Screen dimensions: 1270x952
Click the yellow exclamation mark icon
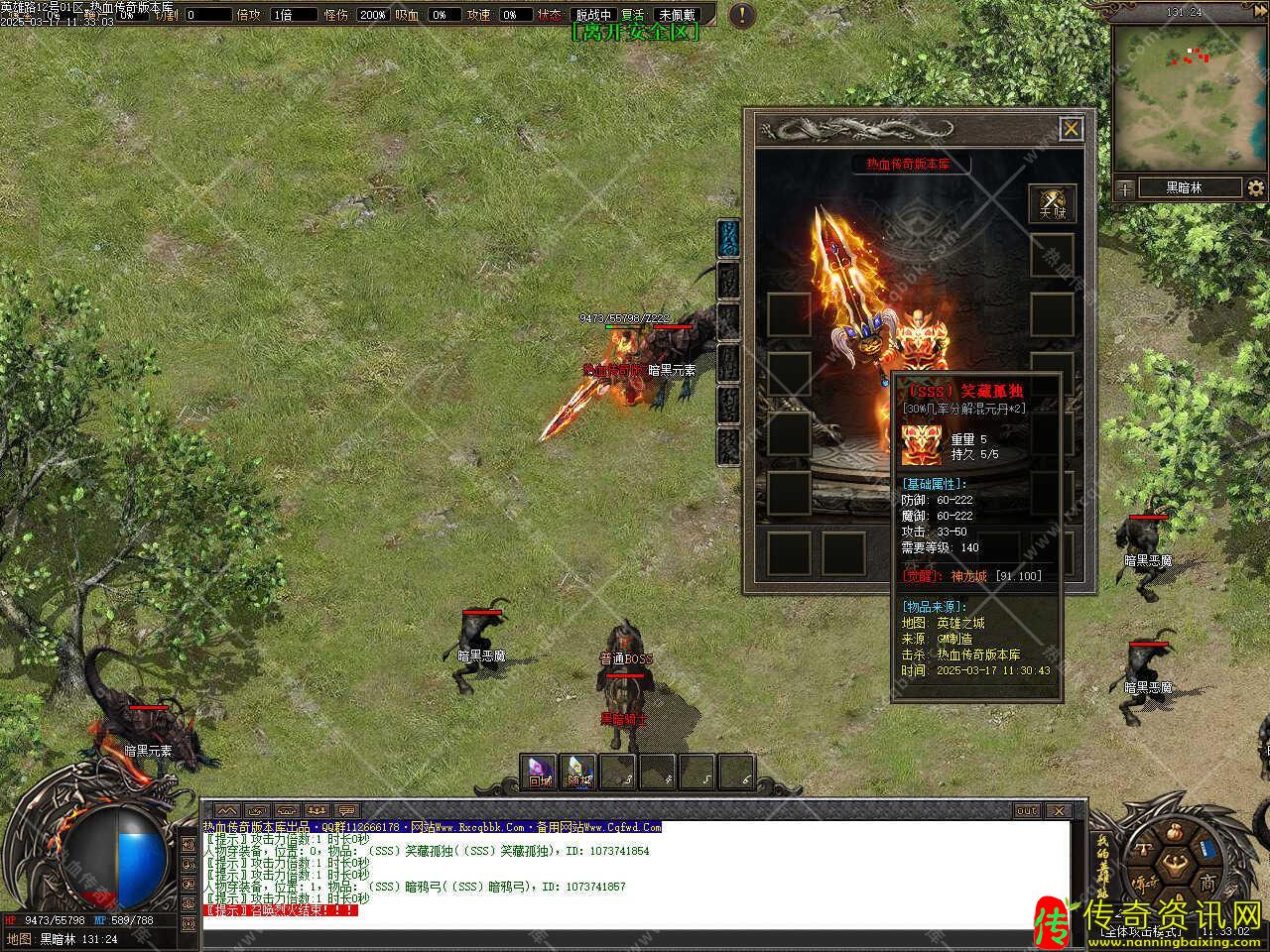pos(741,15)
